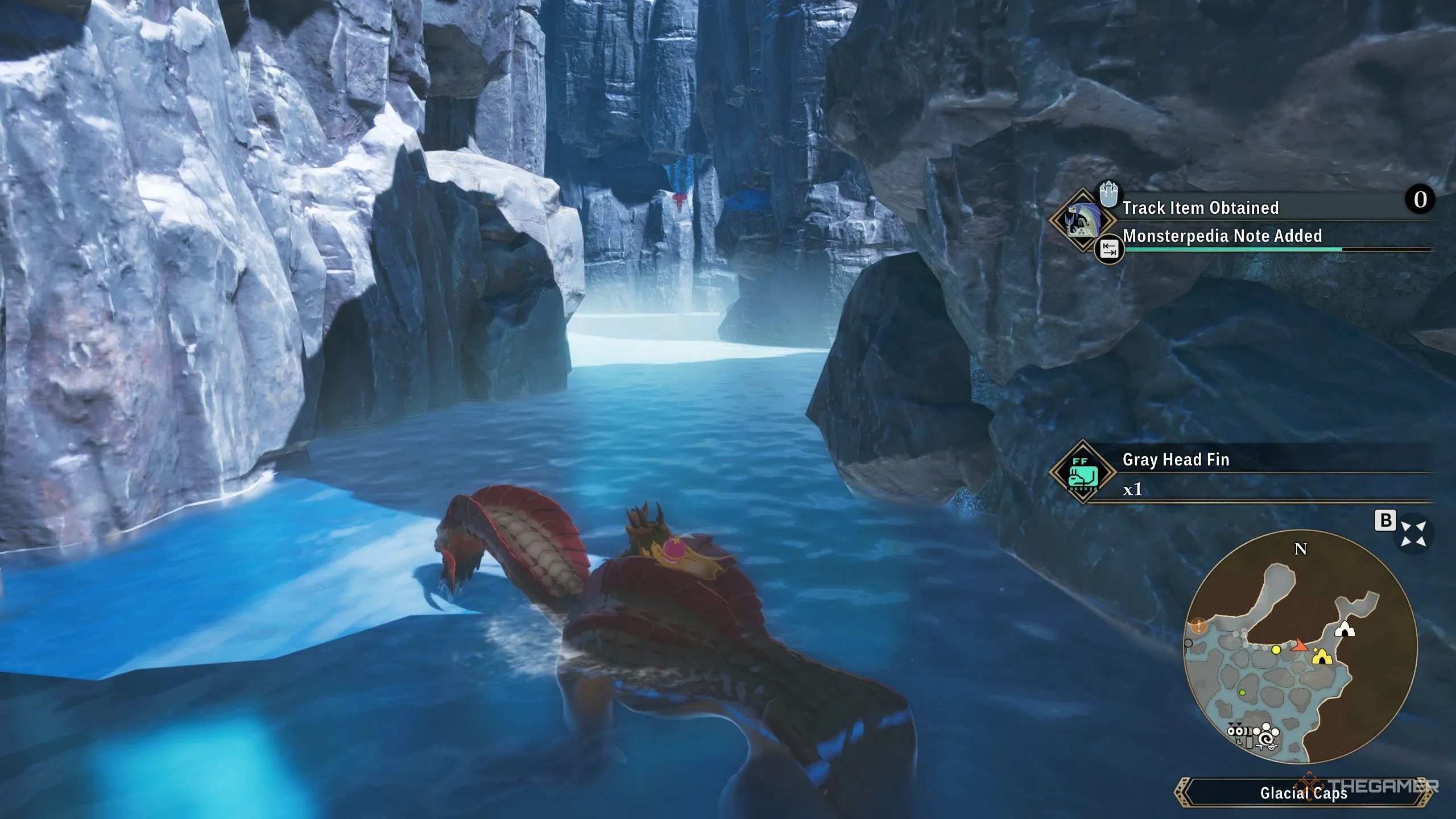Viewport: 1456px width, 819px height.
Task: Open the circular minimap
Action: [x=1300, y=648]
